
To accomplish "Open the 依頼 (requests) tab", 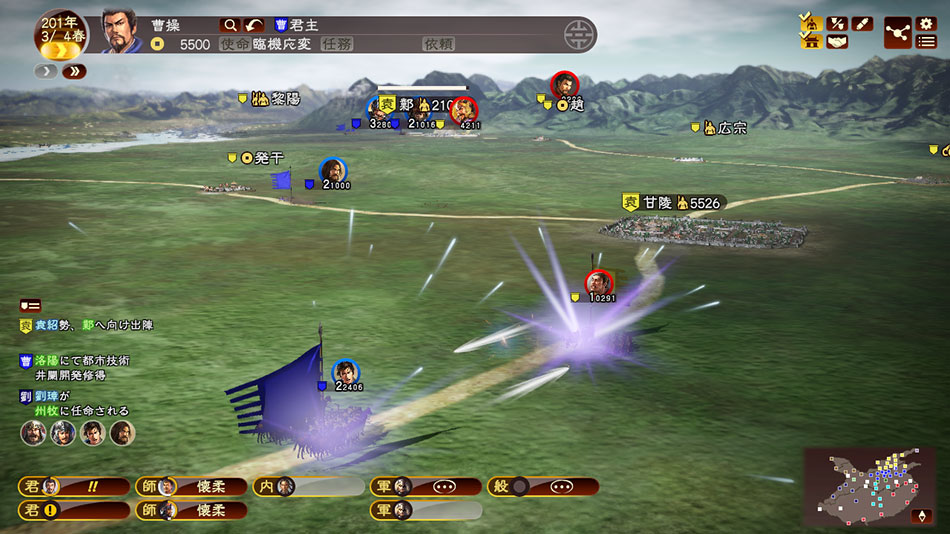I will [x=438, y=44].
